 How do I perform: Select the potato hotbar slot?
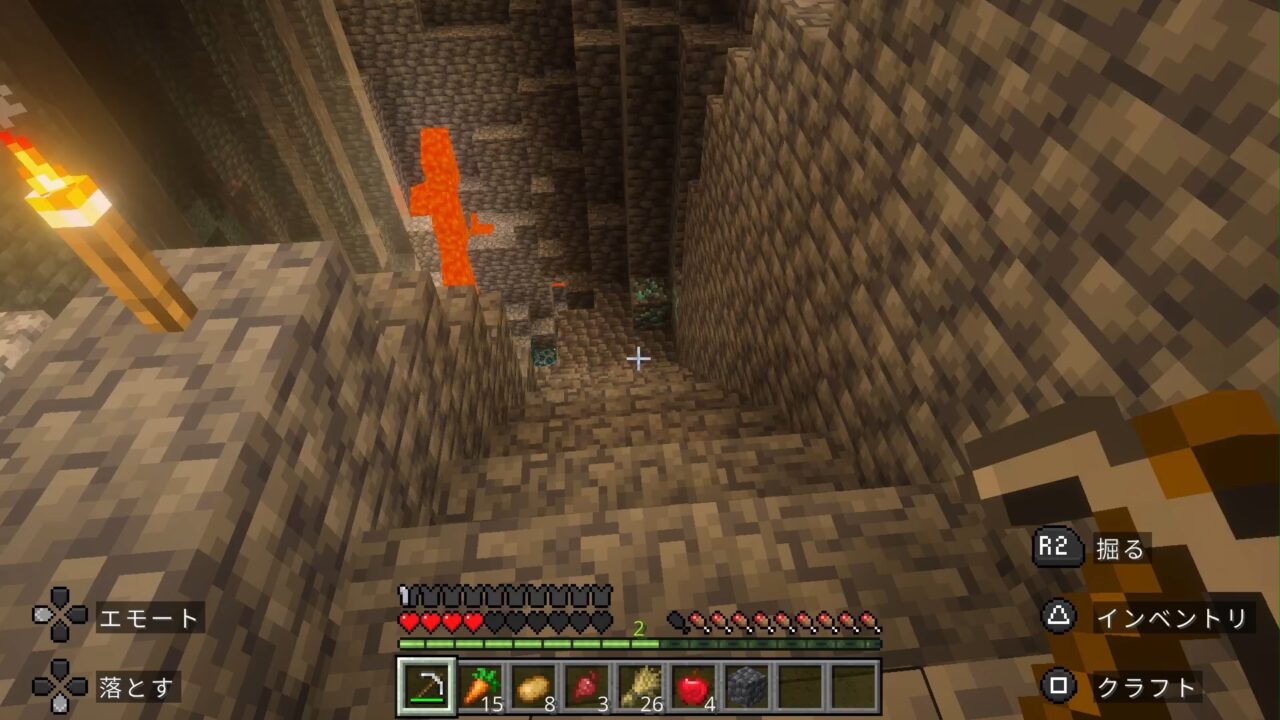[x=534, y=687]
